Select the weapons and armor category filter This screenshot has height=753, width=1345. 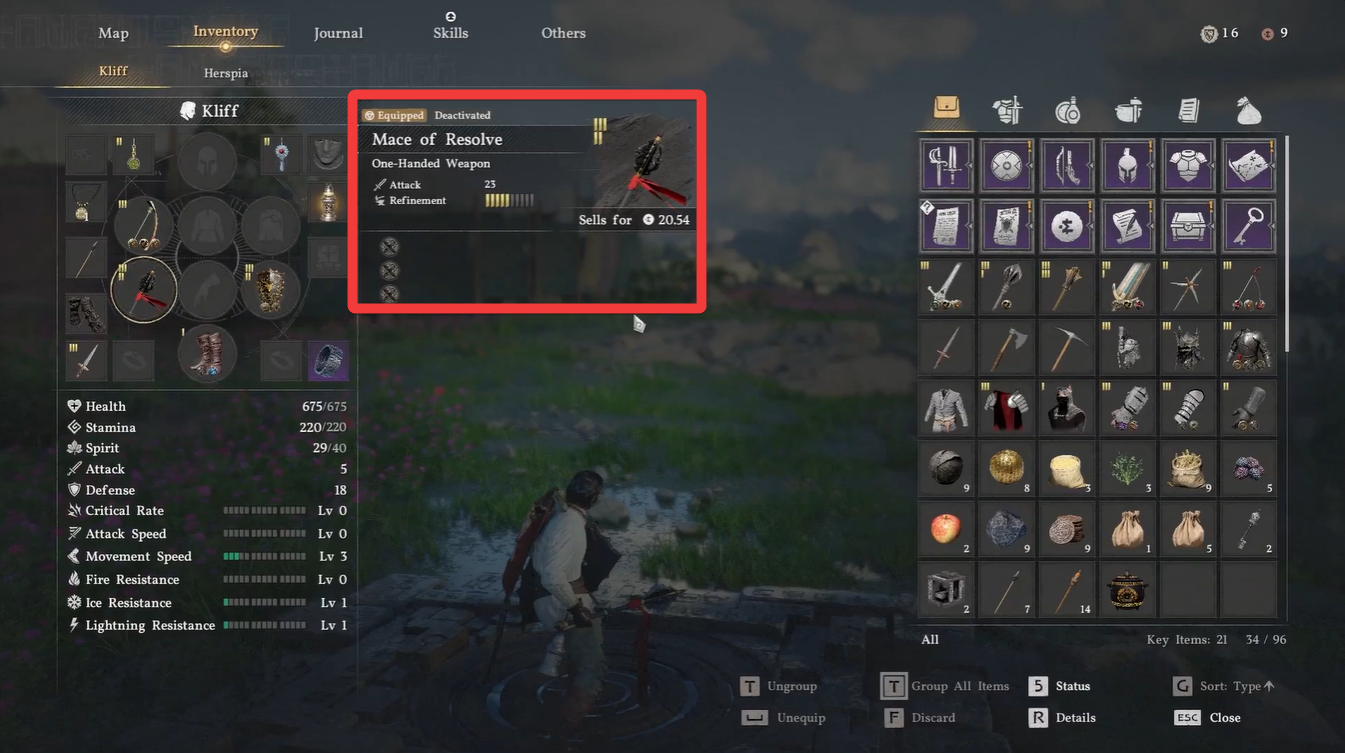pos(1007,110)
